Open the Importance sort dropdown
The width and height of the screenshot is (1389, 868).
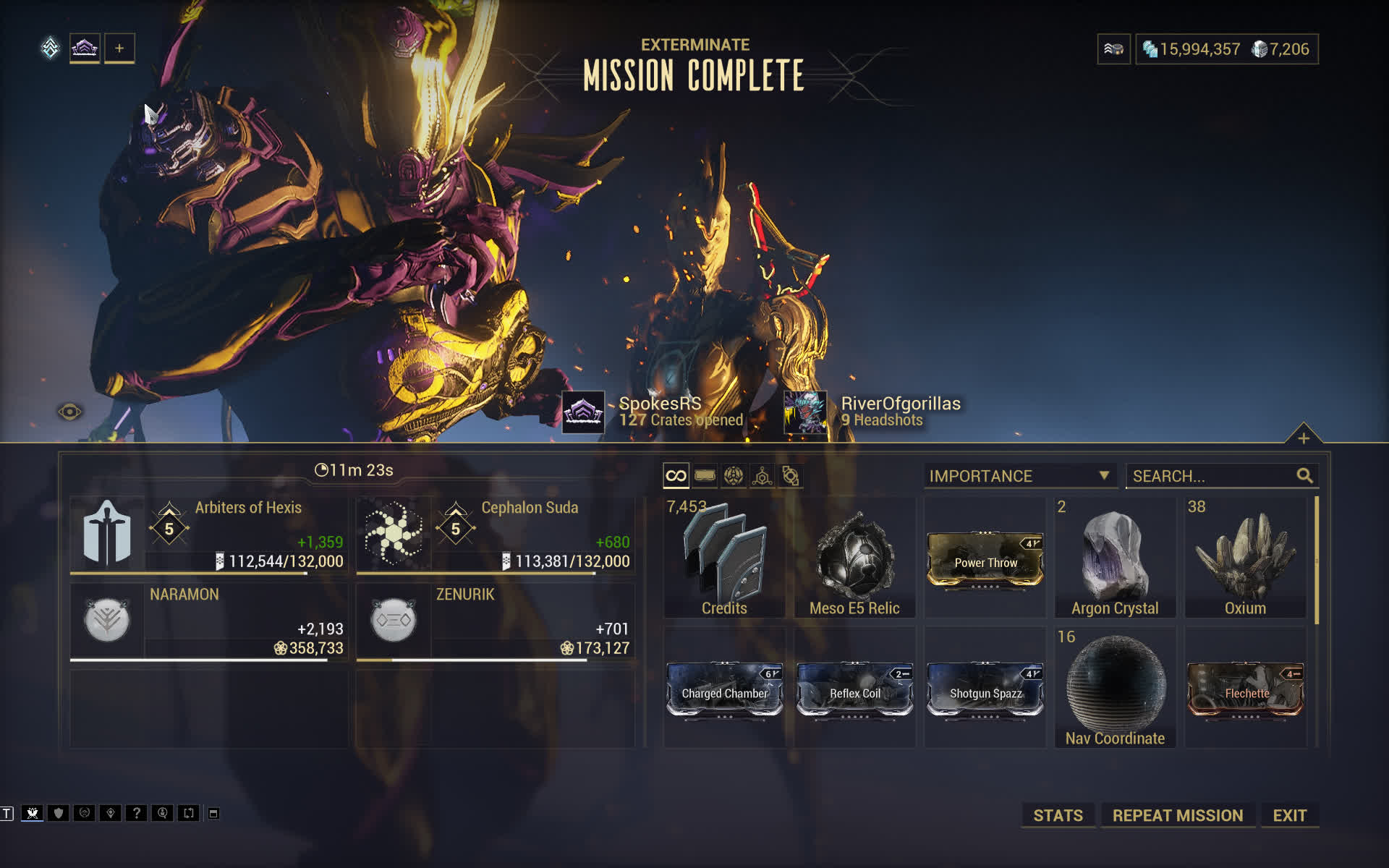(x=1019, y=476)
